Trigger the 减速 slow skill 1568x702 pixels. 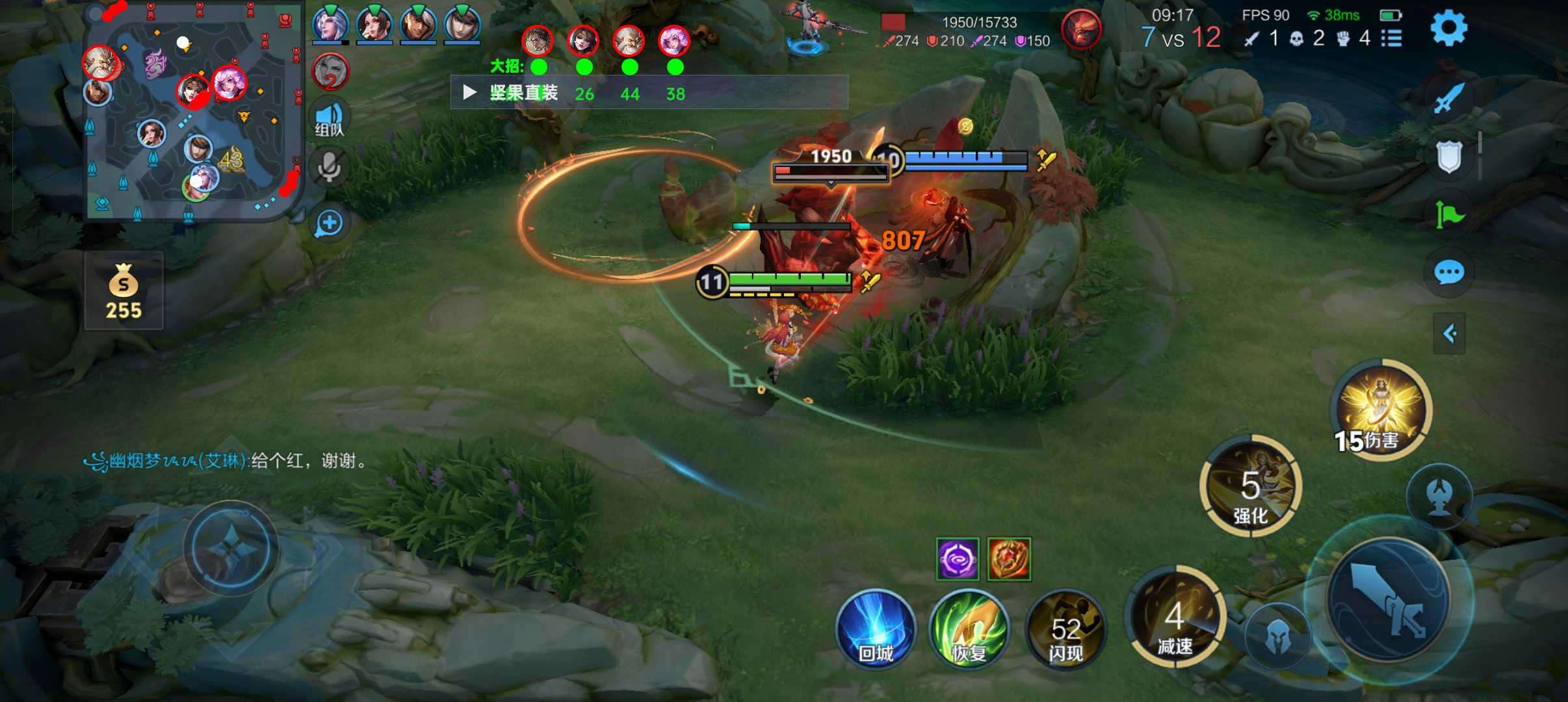(1175, 616)
